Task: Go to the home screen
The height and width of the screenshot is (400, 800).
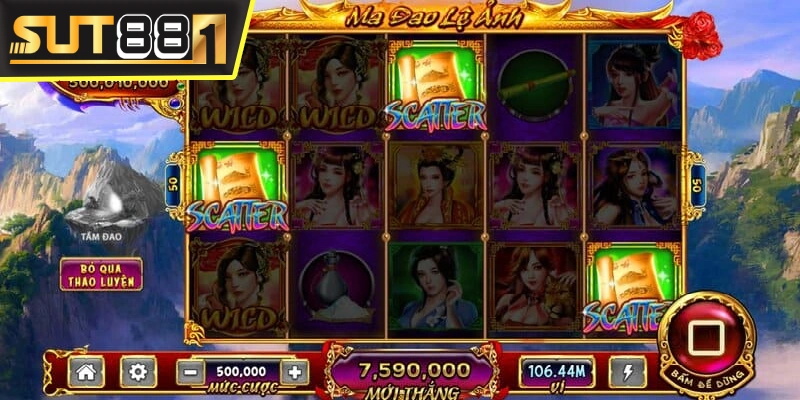Action: pos(86,372)
